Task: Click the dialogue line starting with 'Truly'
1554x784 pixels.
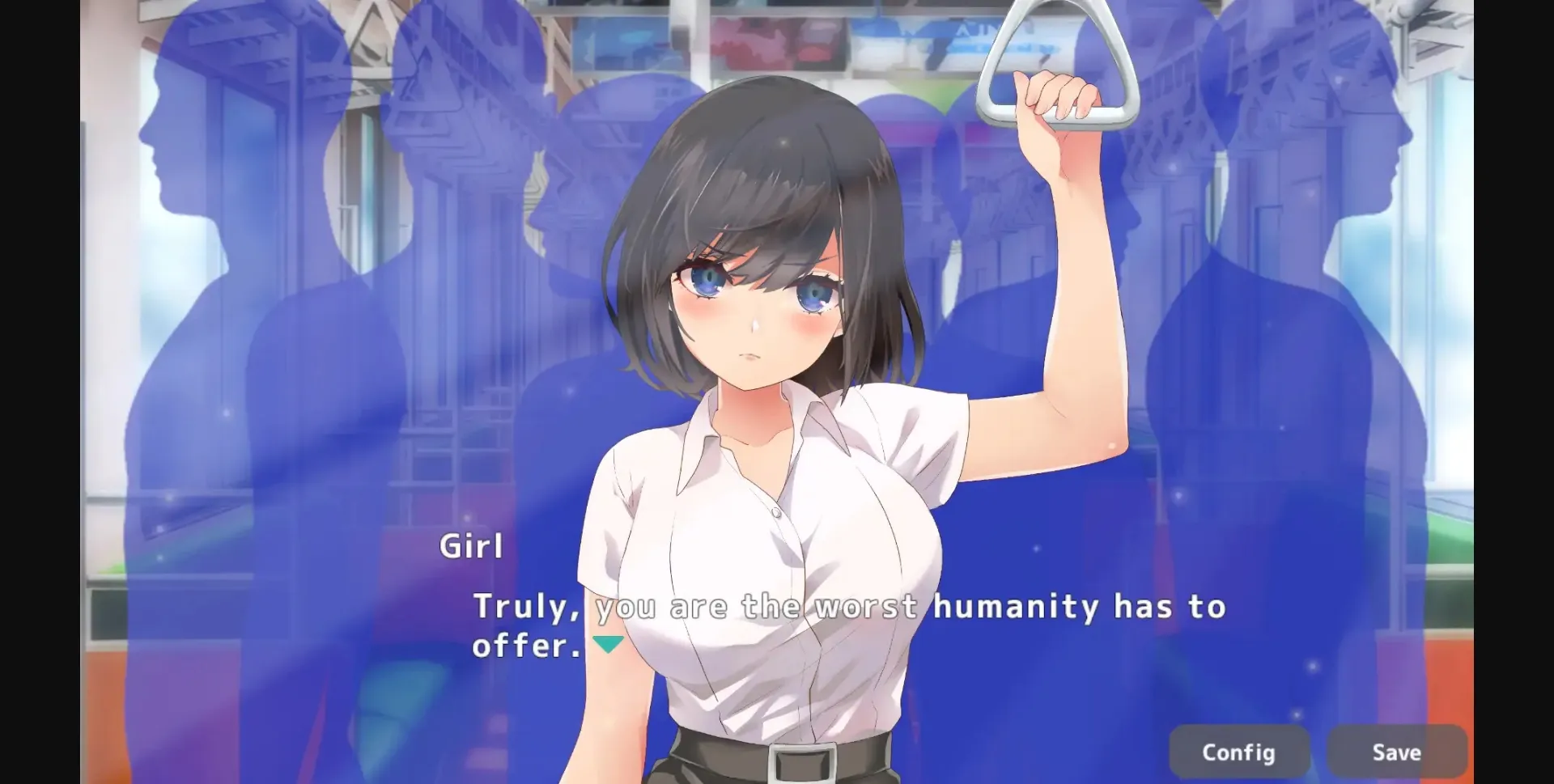Action: click(518, 607)
